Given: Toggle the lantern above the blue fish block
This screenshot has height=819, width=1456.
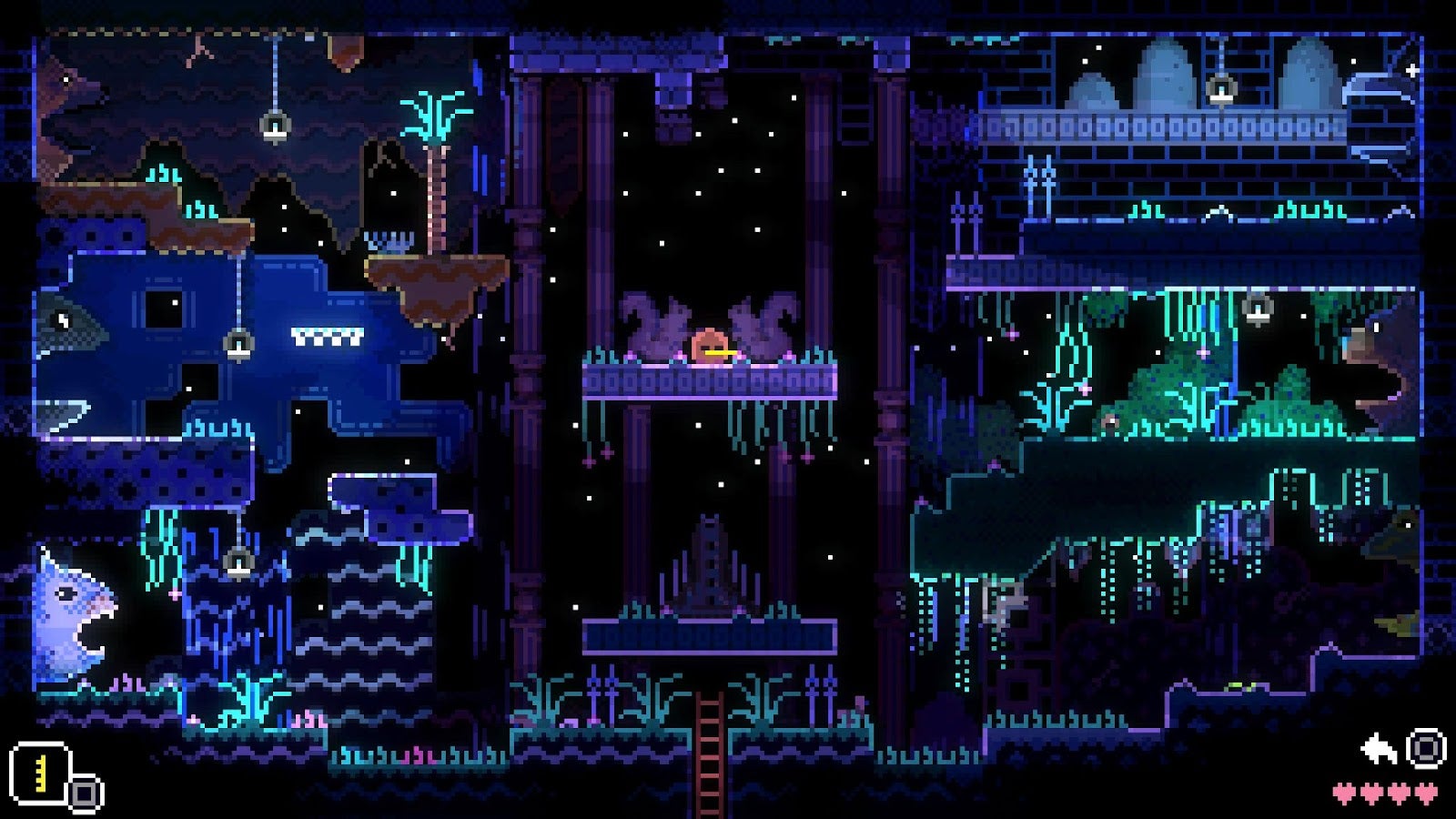Looking at the screenshot, I should click(238, 346).
